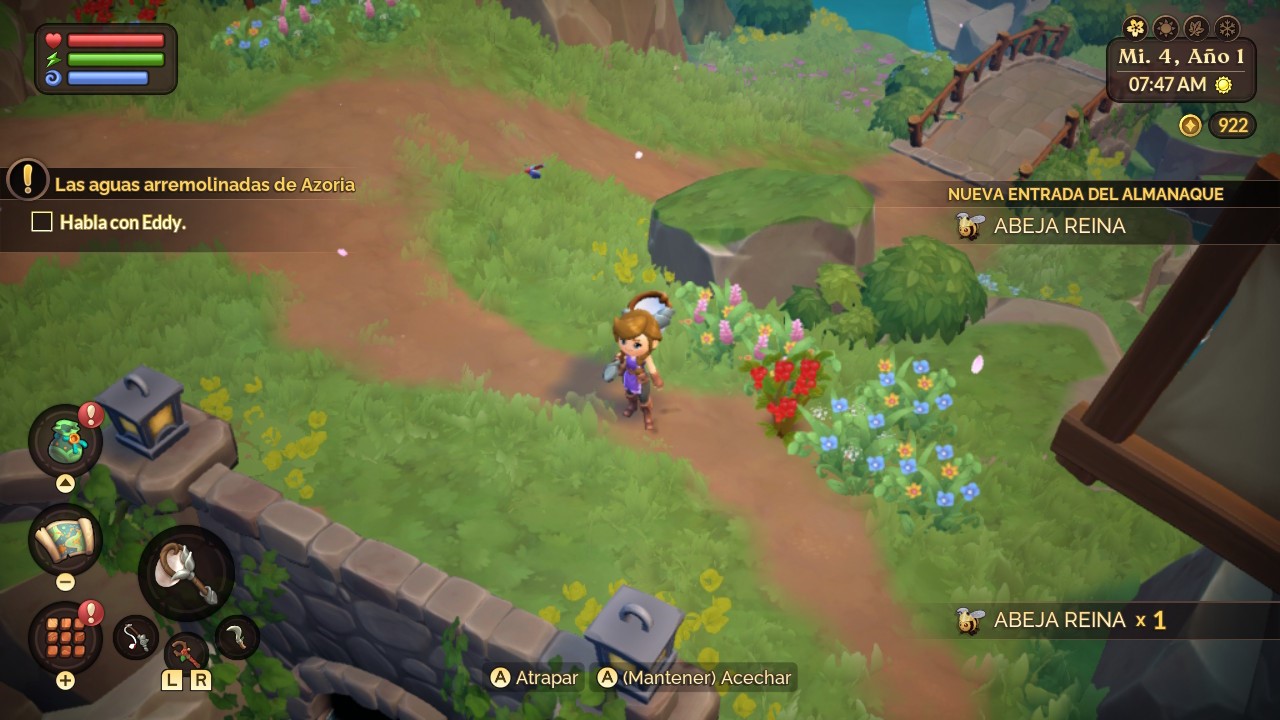Open the green inventory bag icon
The image size is (1280, 720).
(x=65, y=440)
